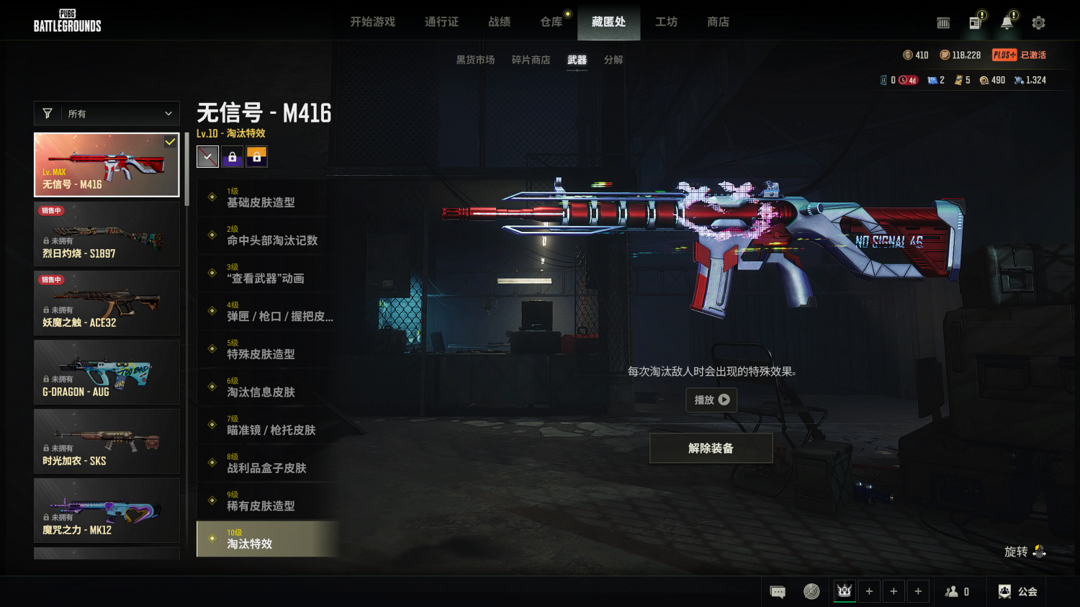
Task: Open the 工坊 tab
Action: (666, 22)
